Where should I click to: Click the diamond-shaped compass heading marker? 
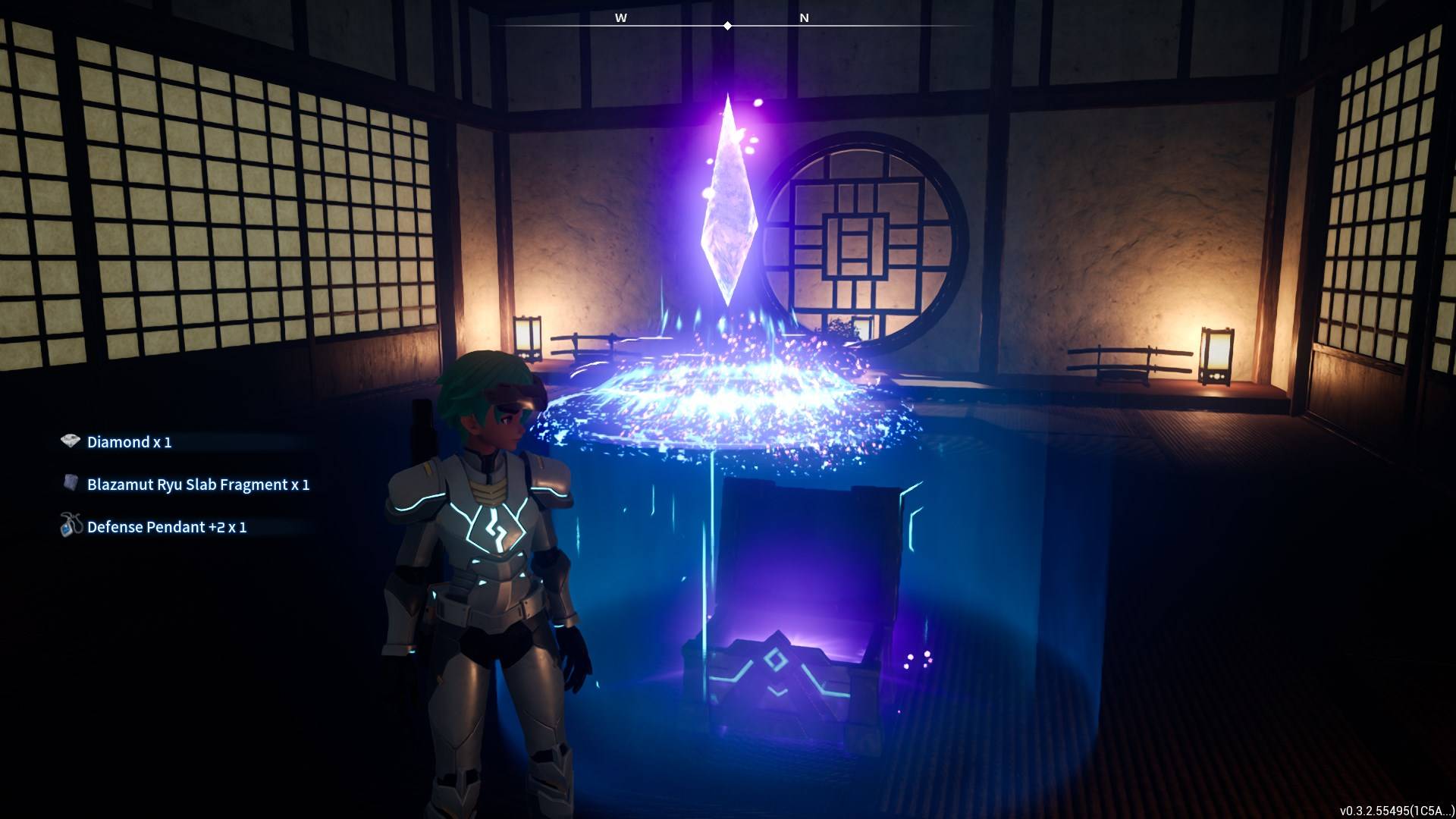coord(728,25)
